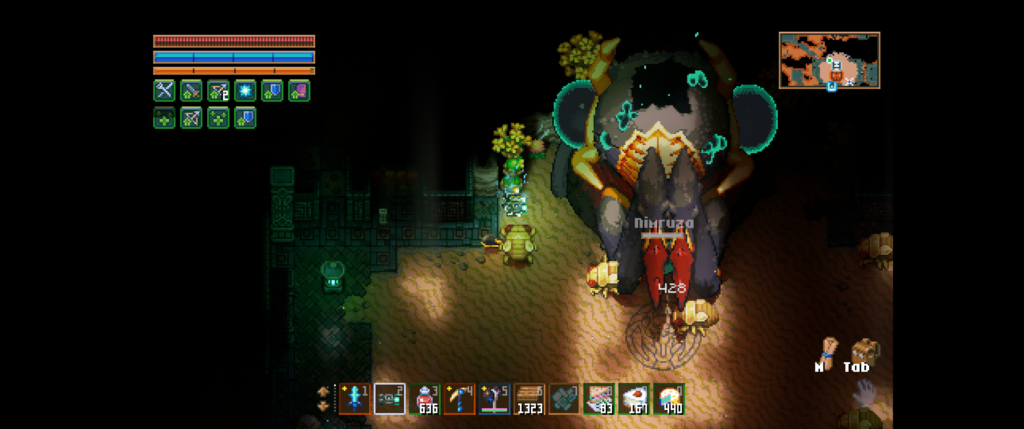
Task: Click the crossed swords buff icon
Action: click(x=164, y=91)
